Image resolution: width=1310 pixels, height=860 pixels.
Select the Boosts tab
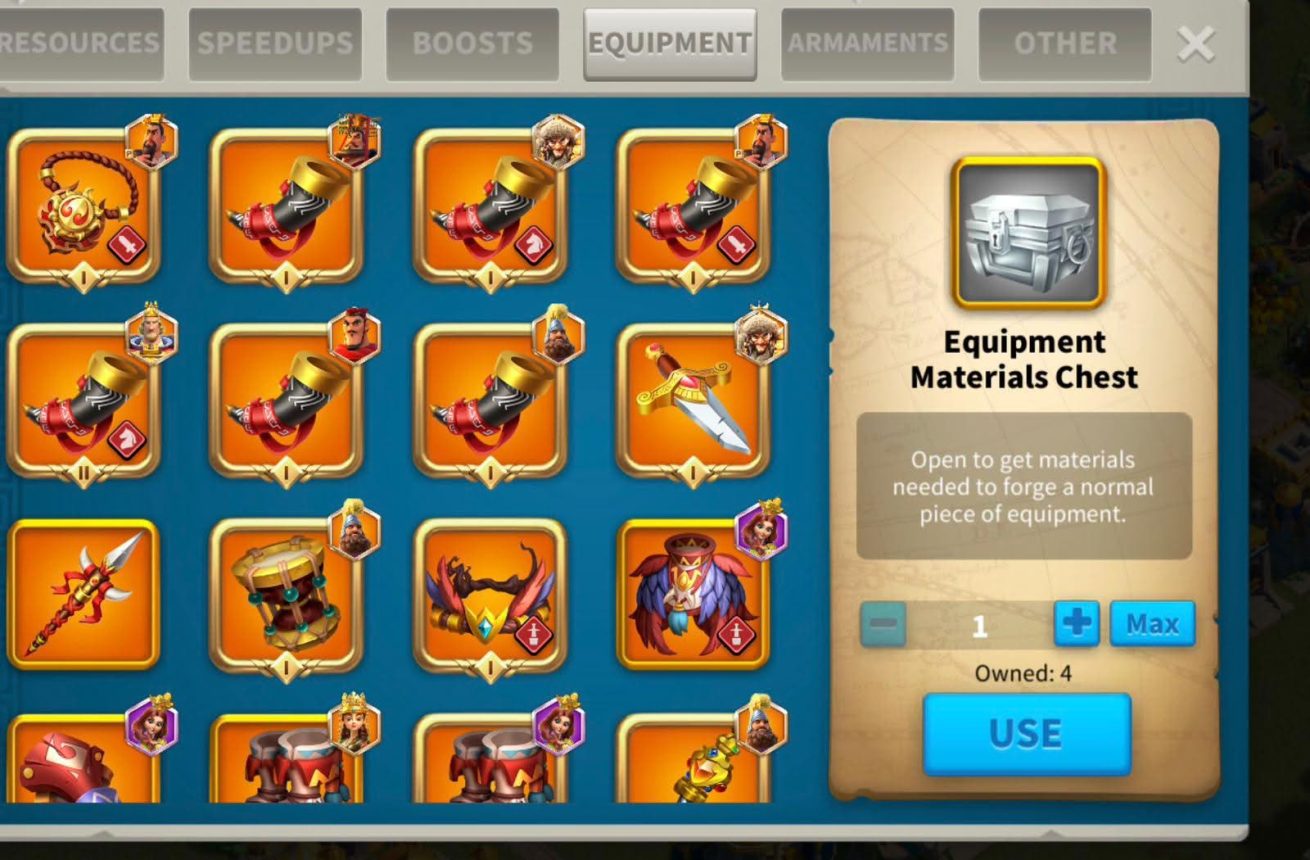click(x=472, y=44)
